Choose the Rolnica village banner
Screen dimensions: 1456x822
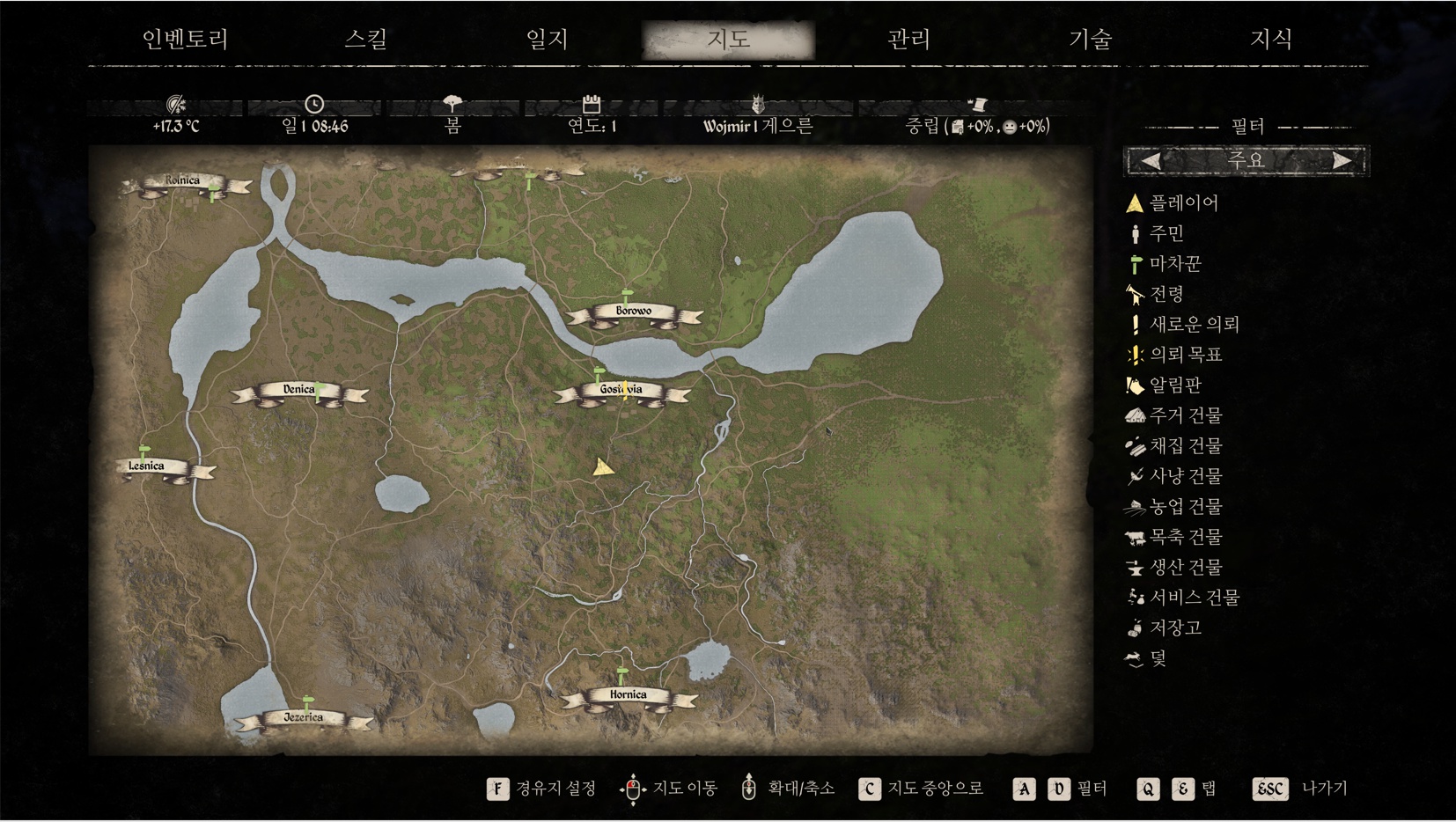tap(183, 181)
